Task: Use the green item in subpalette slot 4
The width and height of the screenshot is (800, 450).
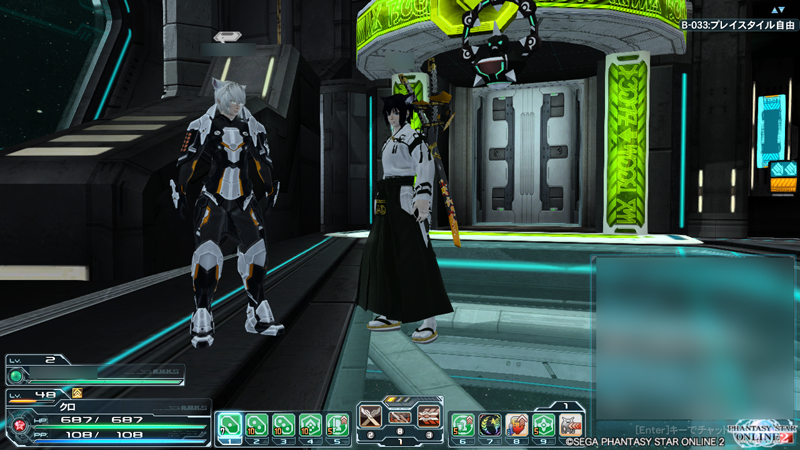Action: pos(310,425)
